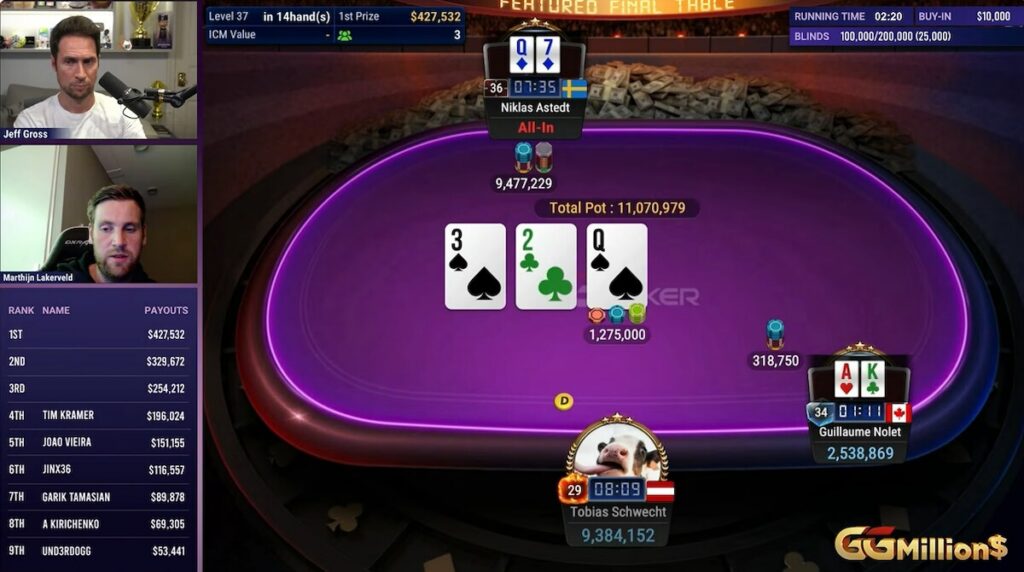Click the yellow dealer button
The width and height of the screenshot is (1024, 572).
pyautogui.click(x=564, y=401)
